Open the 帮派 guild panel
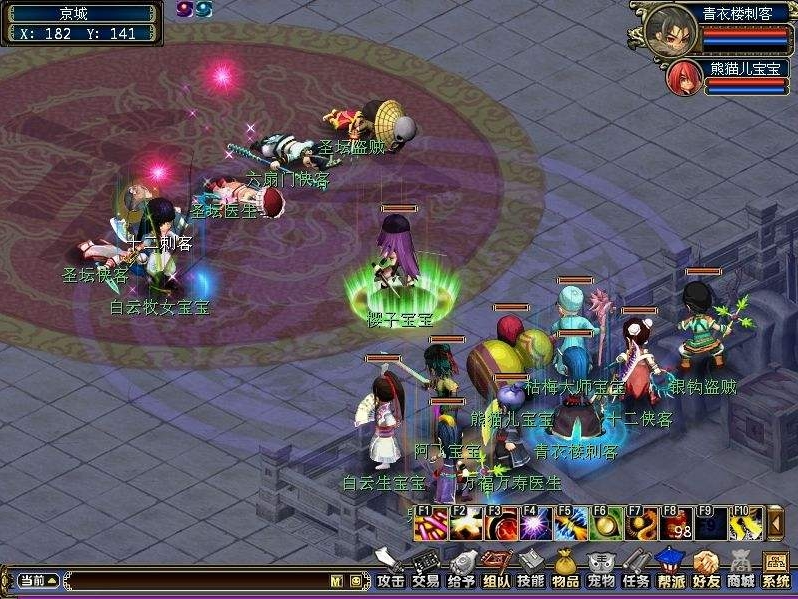This screenshot has height=599, width=798. click(670, 570)
